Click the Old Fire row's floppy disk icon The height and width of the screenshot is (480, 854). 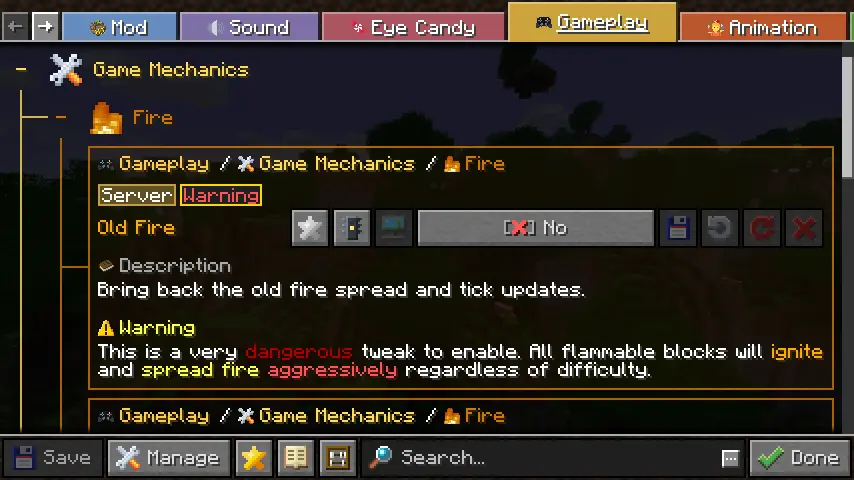click(678, 228)
